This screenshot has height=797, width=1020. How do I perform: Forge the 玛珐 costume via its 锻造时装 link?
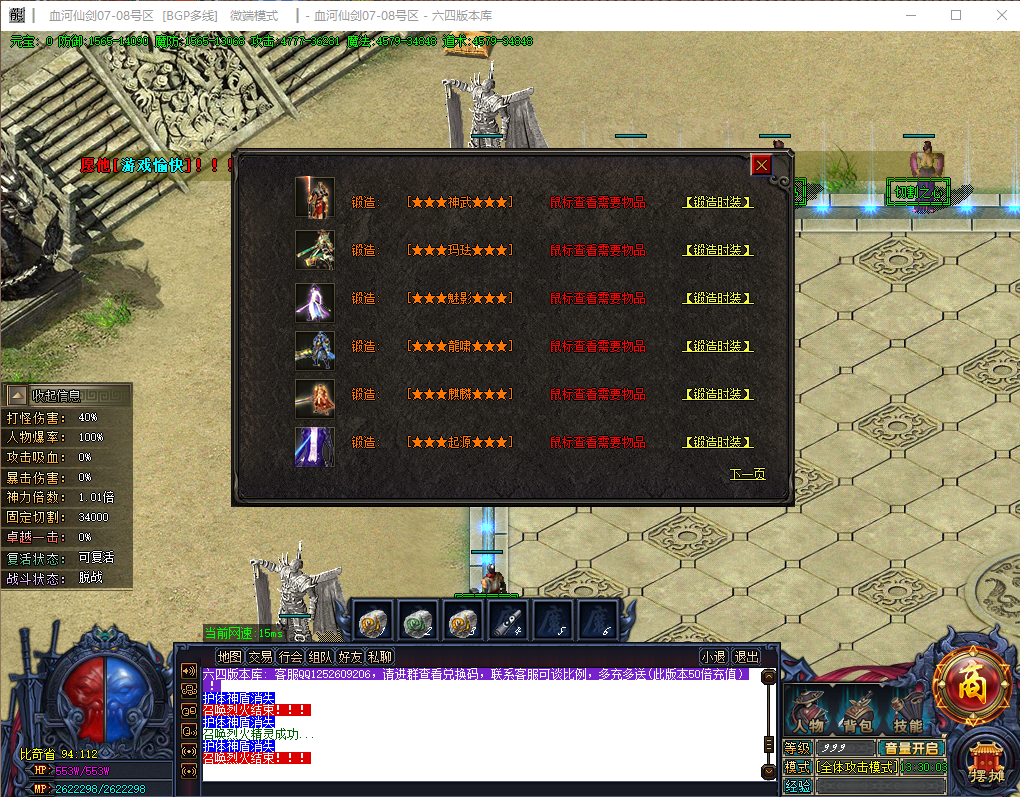tap(717, 250)
